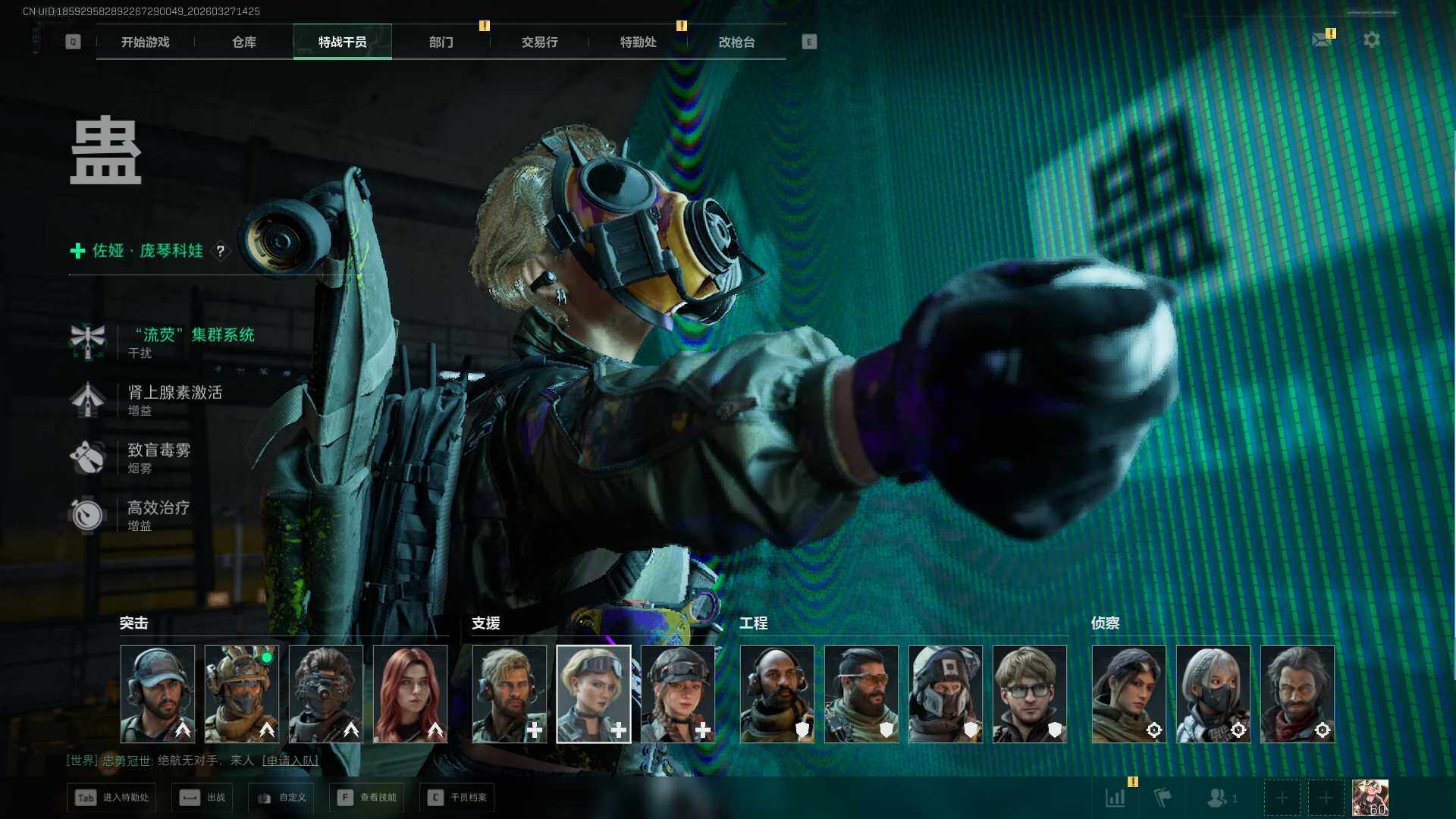1456x819 pixels.
Task: Go to the 部门 tab
Action: [441, 42]
